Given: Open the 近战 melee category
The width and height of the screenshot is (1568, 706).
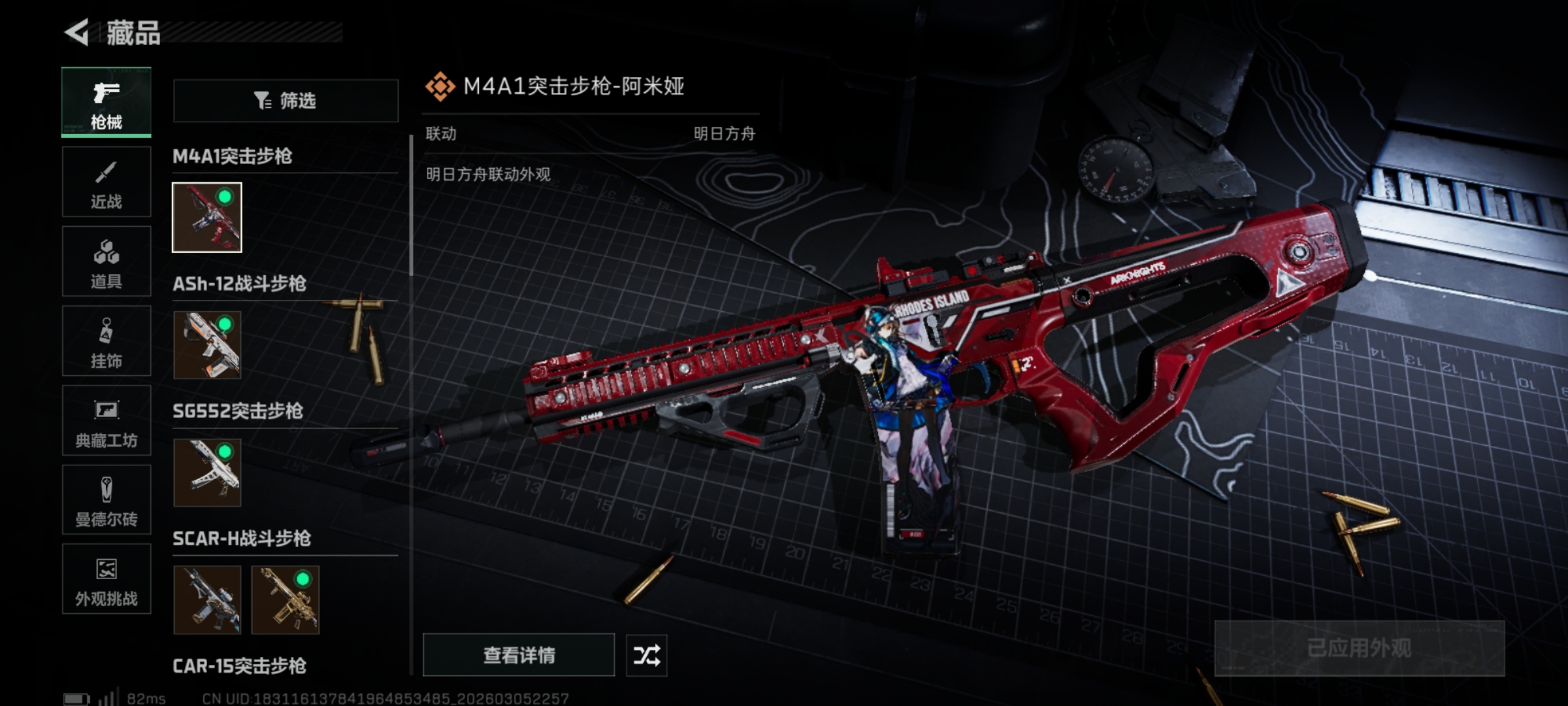Looking at the screenshot, I should [106, 182].
